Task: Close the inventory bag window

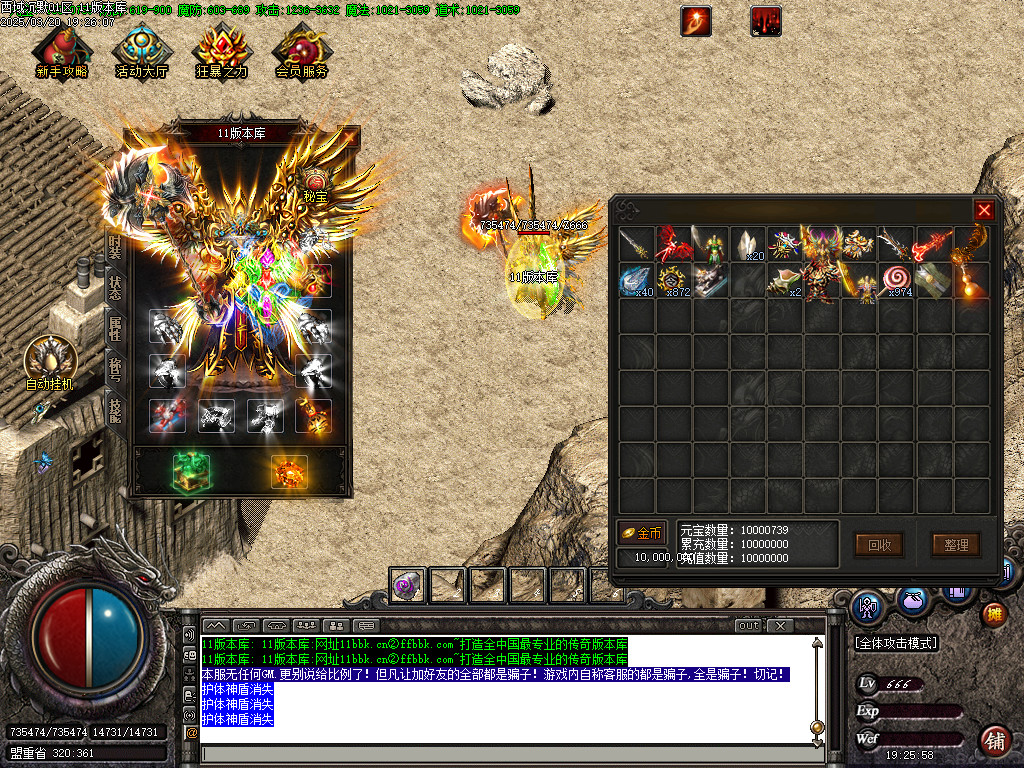Action: click(x=985, y=210)
